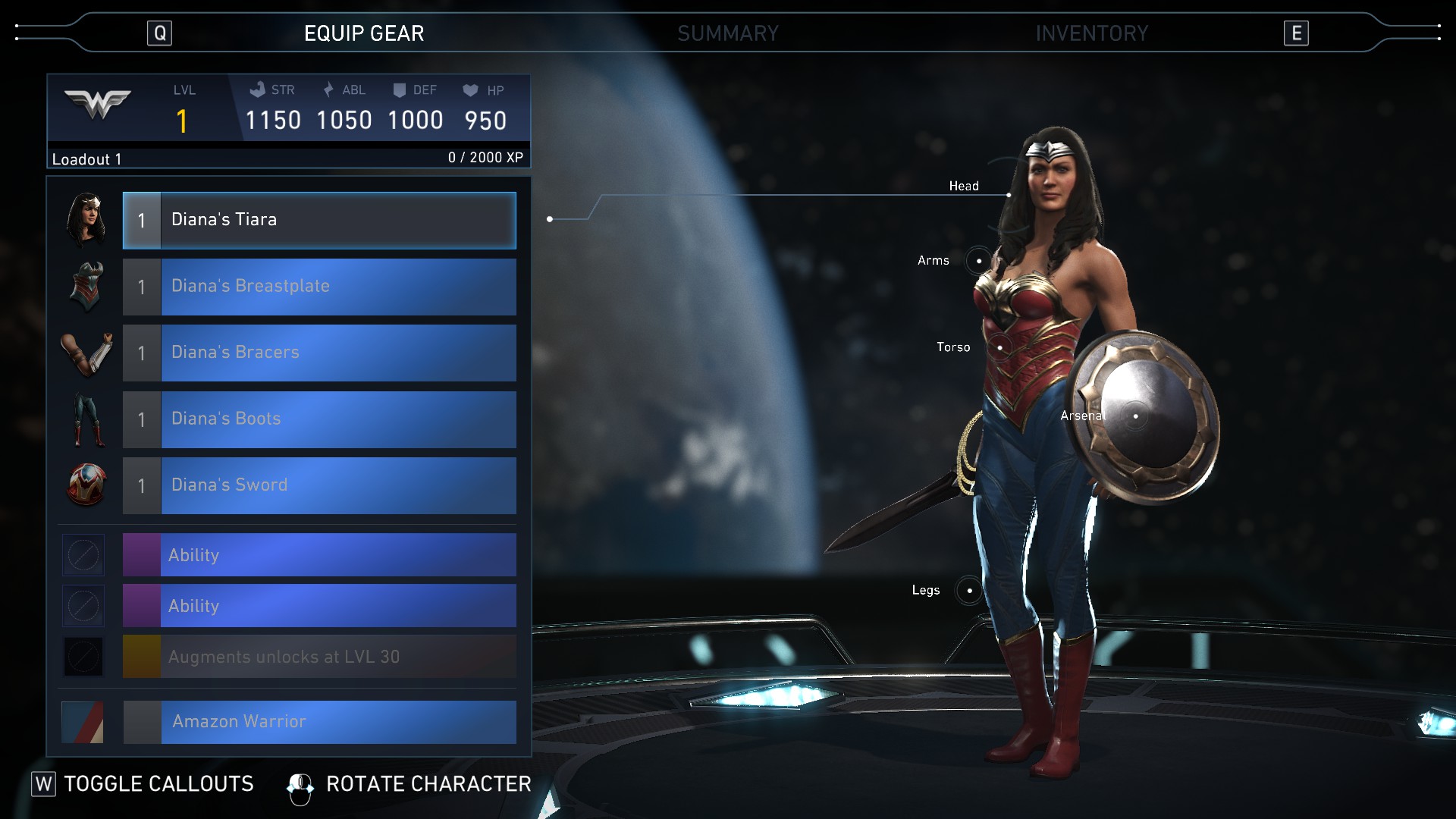The image size is (1456, 819).
Task: Select the Equip Gear tab
Action: (x=364, y=33)
